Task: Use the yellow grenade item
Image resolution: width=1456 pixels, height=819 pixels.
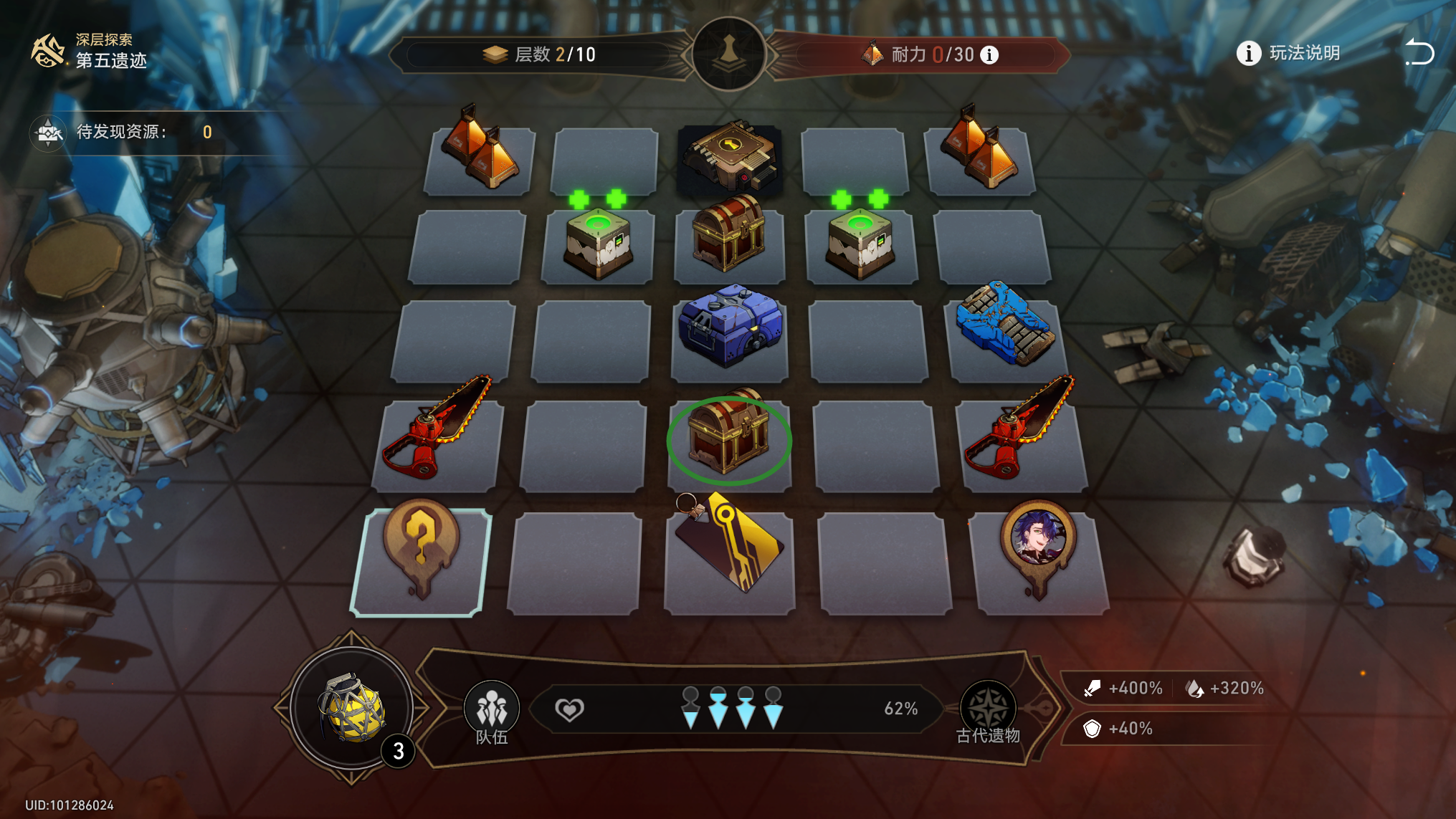Action: 351,708
